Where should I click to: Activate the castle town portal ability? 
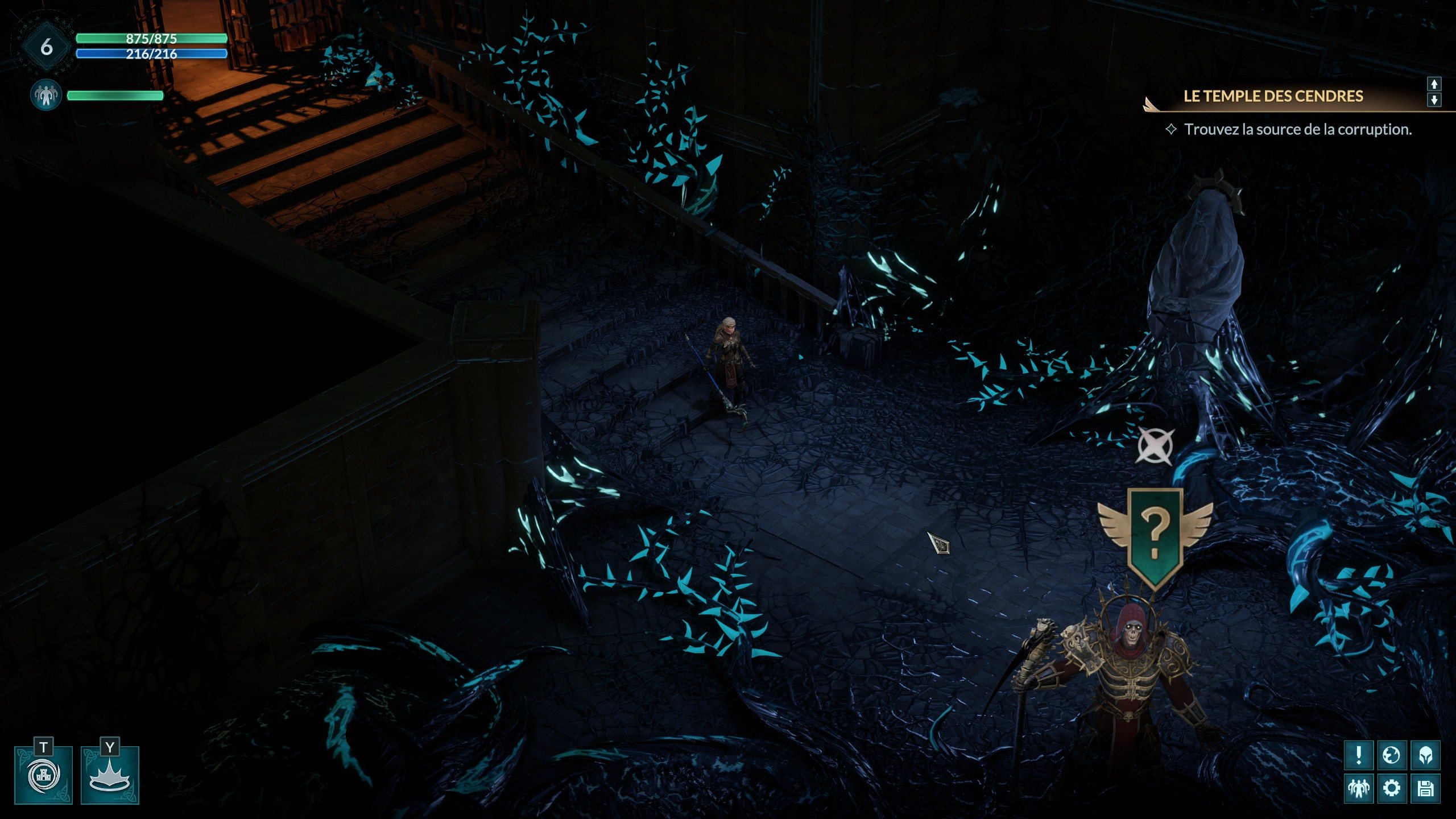tap(44, 775)
